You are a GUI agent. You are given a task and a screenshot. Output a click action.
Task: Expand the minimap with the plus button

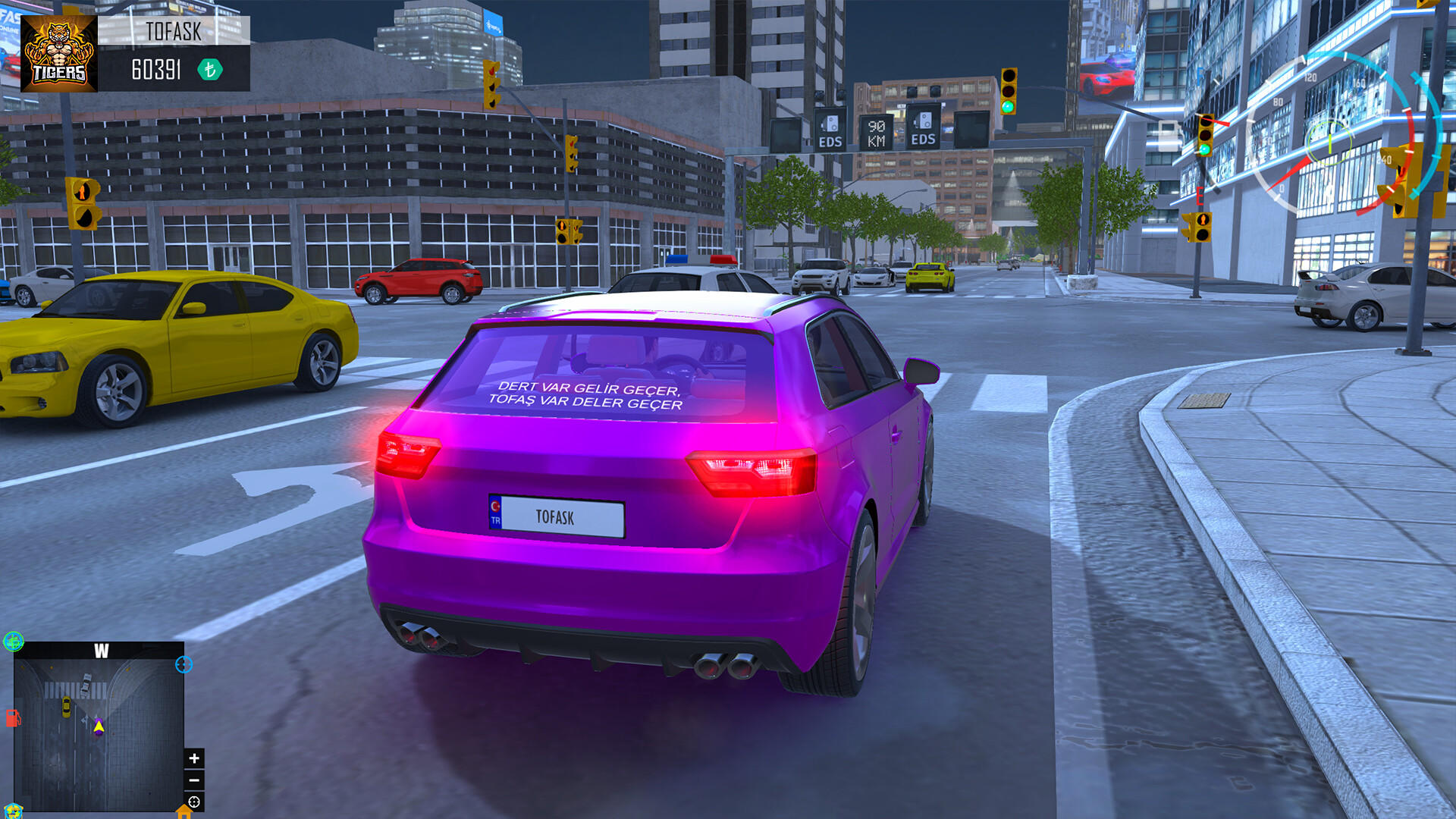tap(193, 758)
